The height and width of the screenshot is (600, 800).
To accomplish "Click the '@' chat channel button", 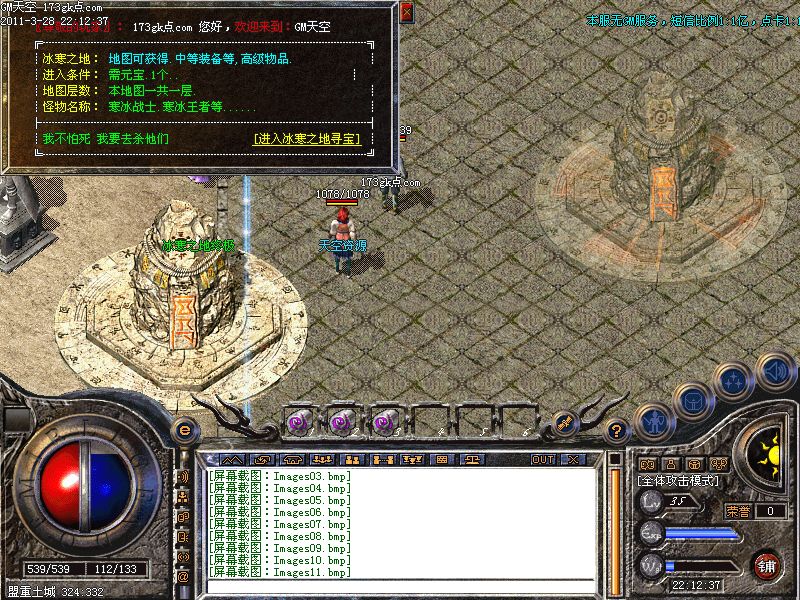I will pyautogui.click(x=183, y=576).
